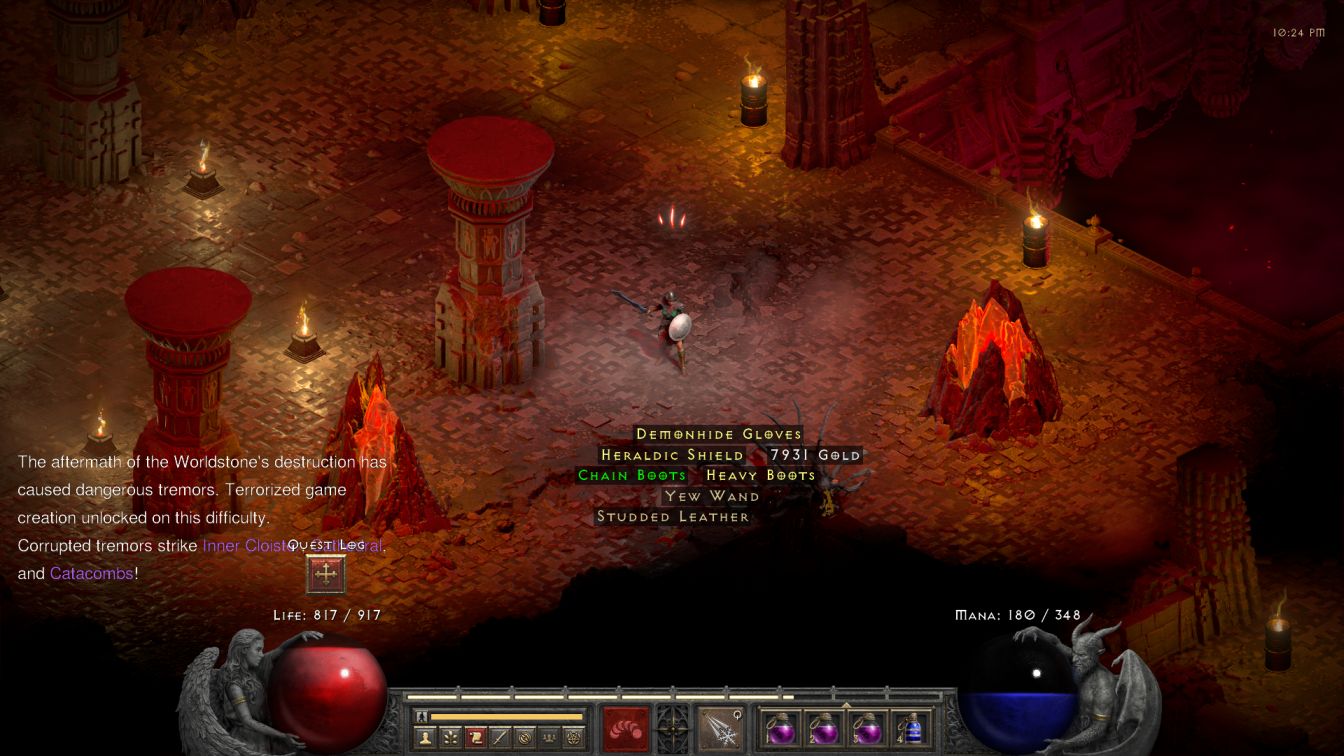Pick up the Heraldic Shield label

point(672,455)
